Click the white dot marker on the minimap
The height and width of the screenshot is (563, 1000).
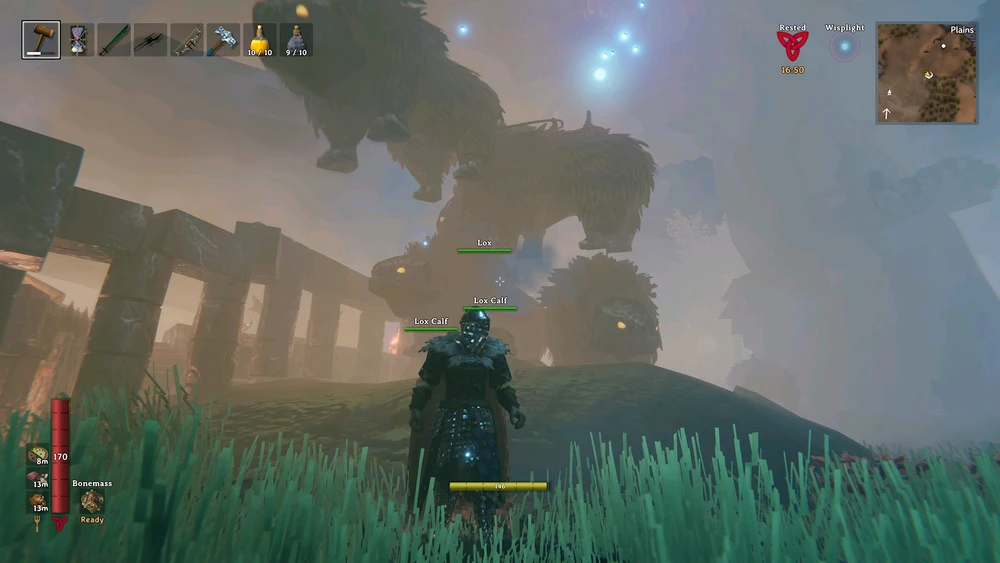click(943, 46)
